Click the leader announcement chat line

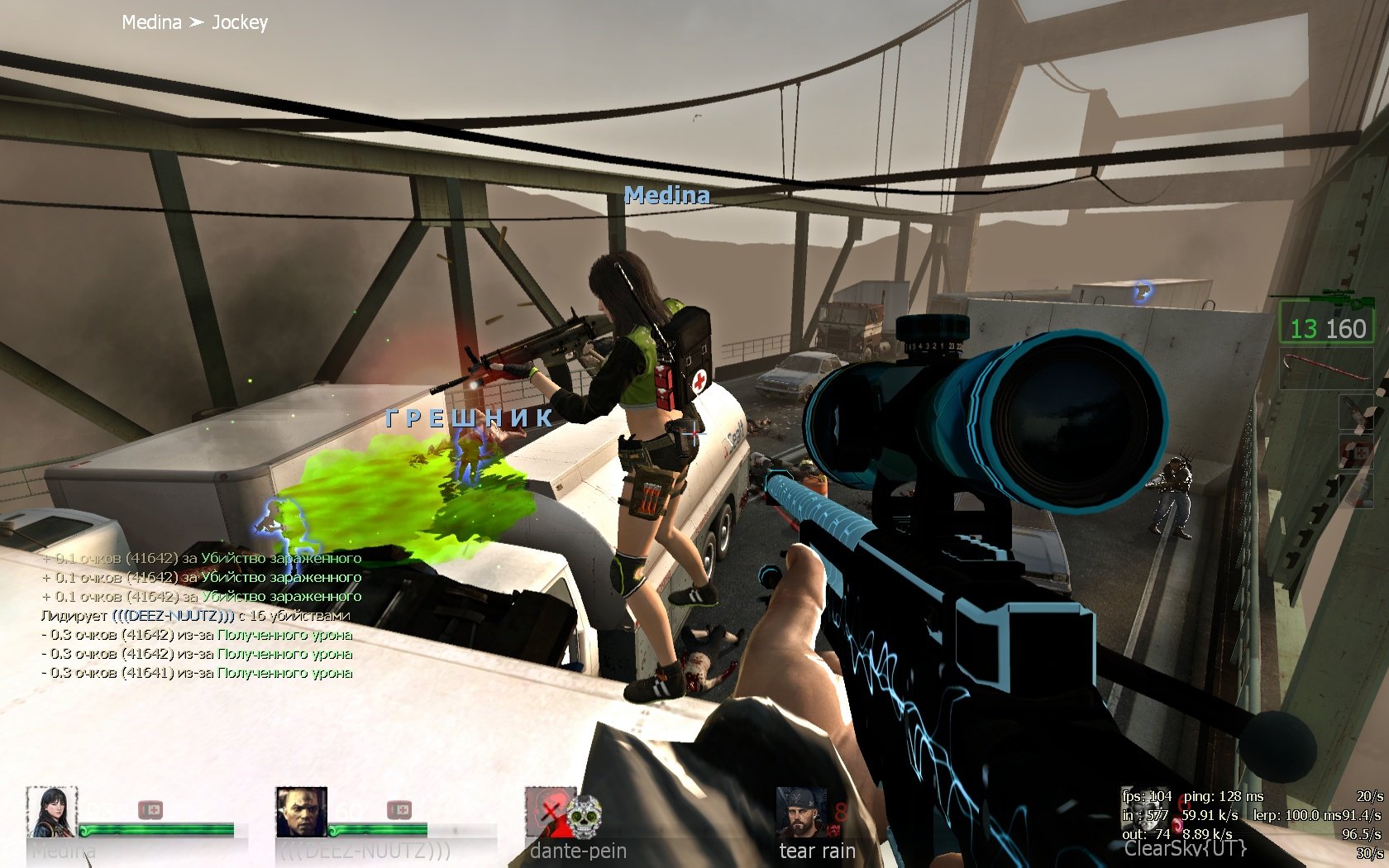pos(196,615)
